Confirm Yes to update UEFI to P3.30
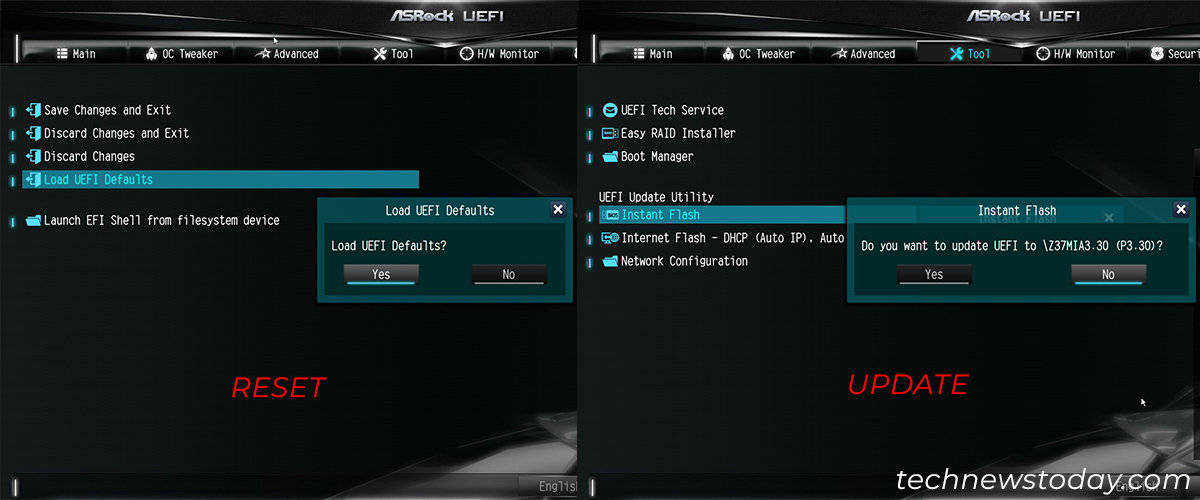Viewport: 1200px width, 500px height. coord(933,274)
